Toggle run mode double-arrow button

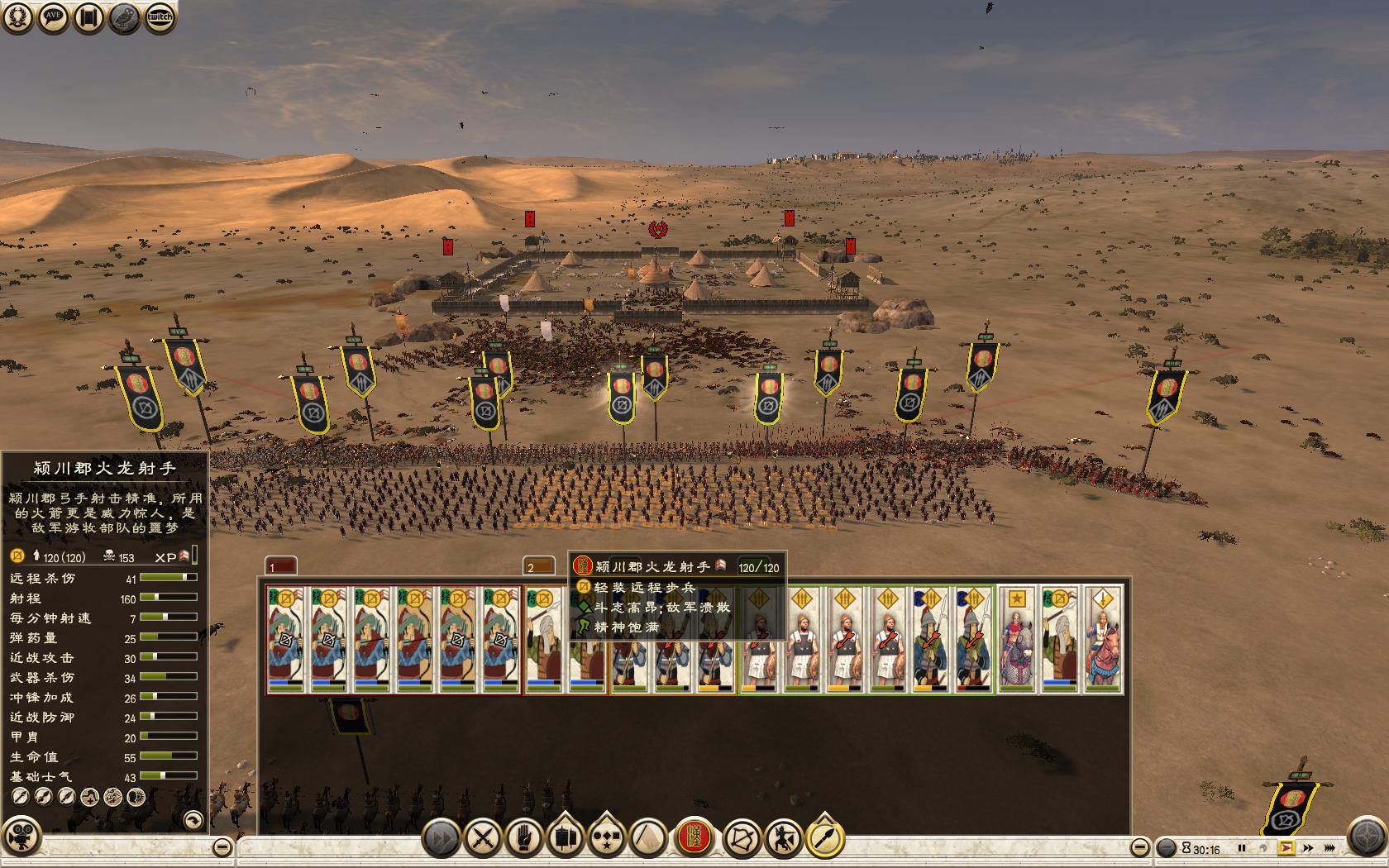coord(442,839)
